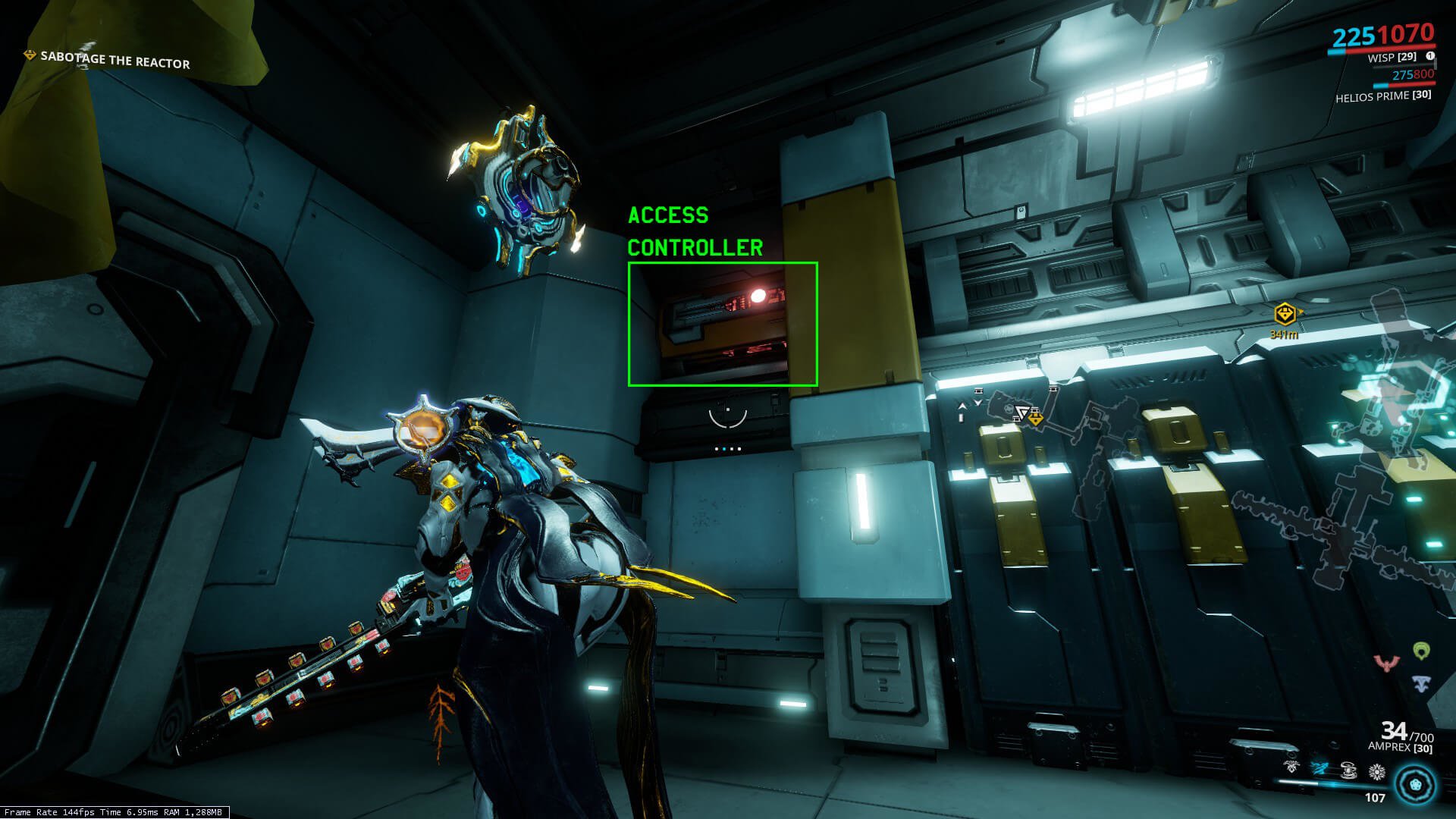Activate the blue highlighted Wil-O-Wisp ability
Screen dimensions: 1456x819
click(1319, 769)
